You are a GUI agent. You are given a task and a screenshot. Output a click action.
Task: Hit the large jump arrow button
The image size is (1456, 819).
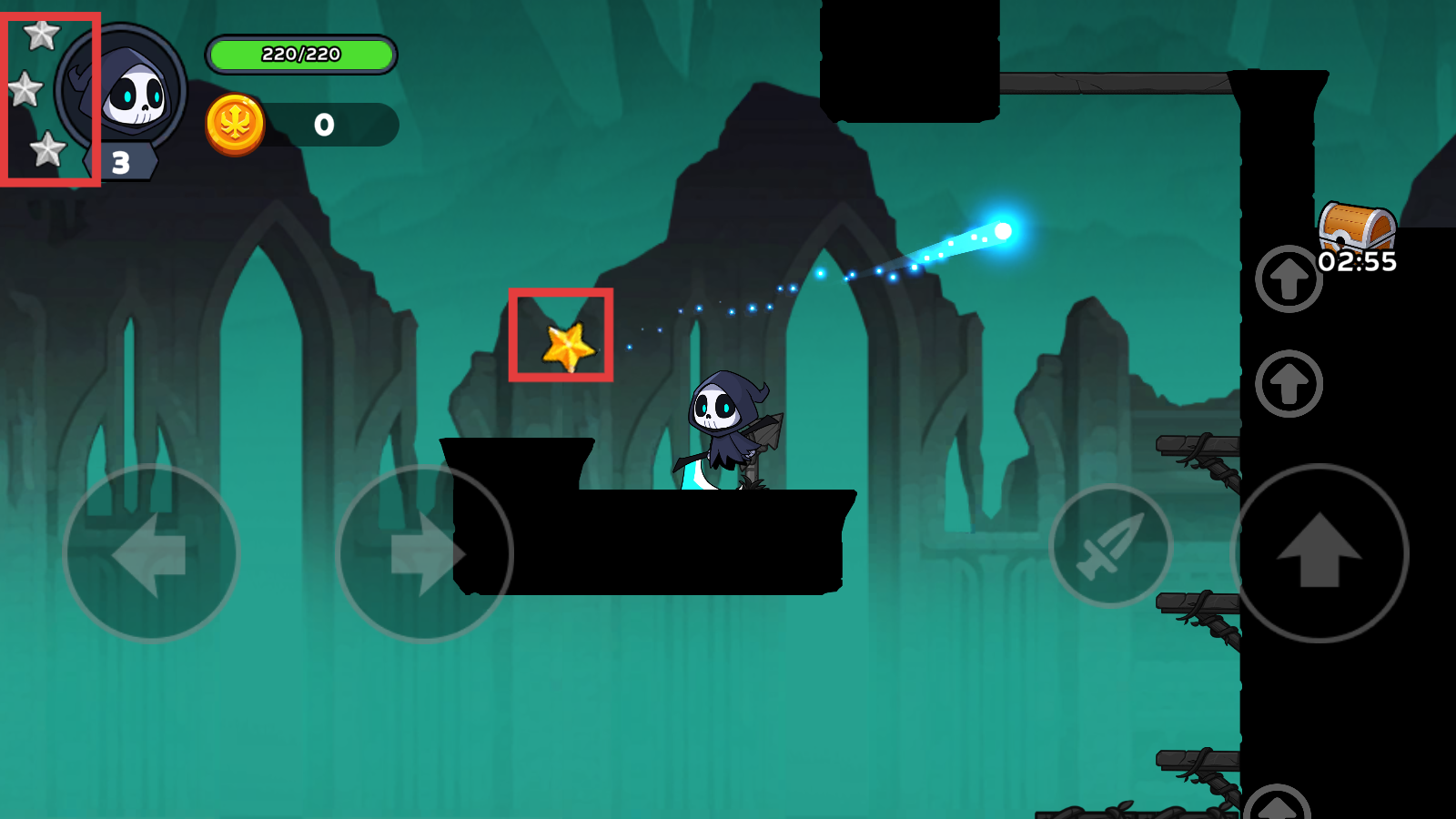[x=1319, y=552]
